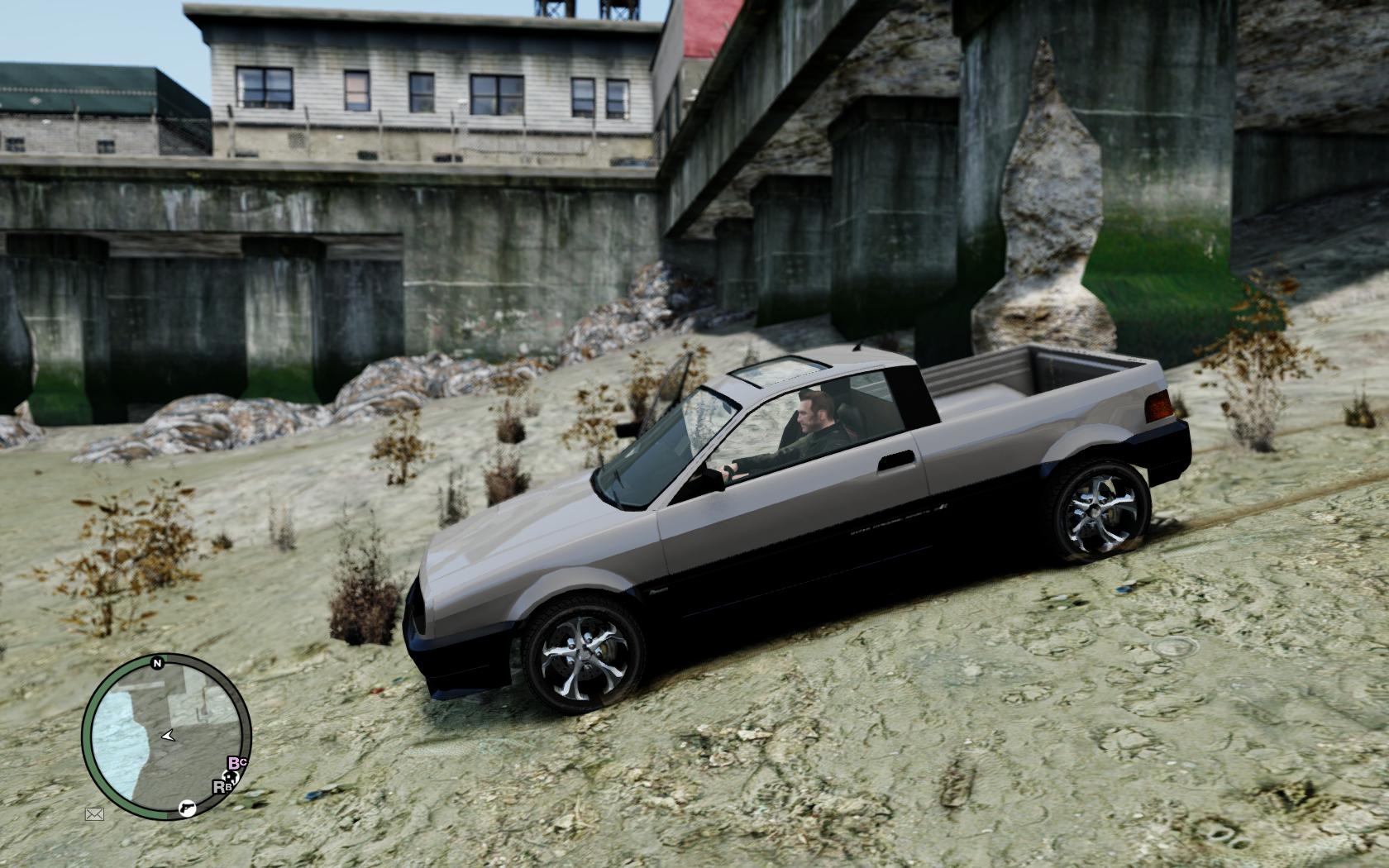Open the envelope message icon
The width and height of the screenshot is (1389, 868).
pyautogui.click(x=94, y=814)
